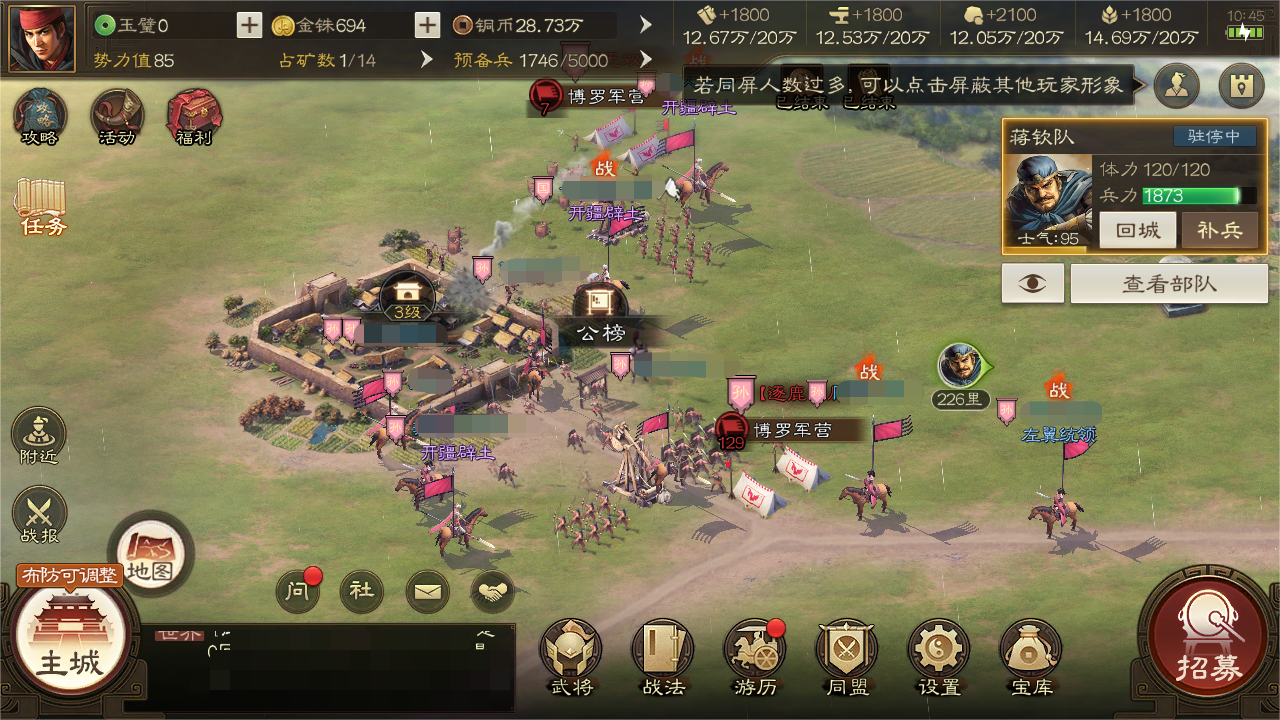Open the 武将 generals menu
Screen dimensions: 1280x720
coord(571,656)
